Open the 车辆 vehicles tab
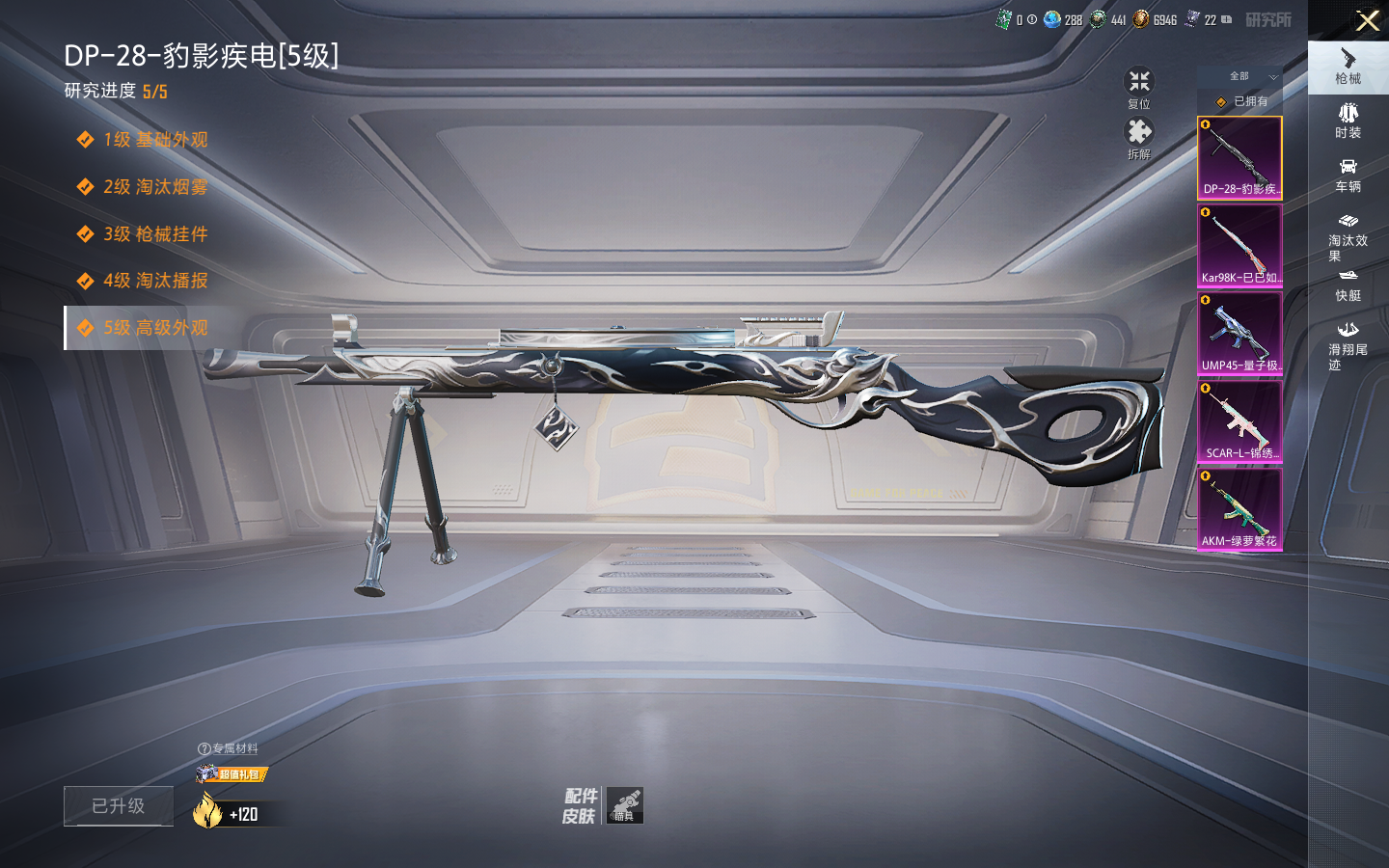 coord(1348,176)
